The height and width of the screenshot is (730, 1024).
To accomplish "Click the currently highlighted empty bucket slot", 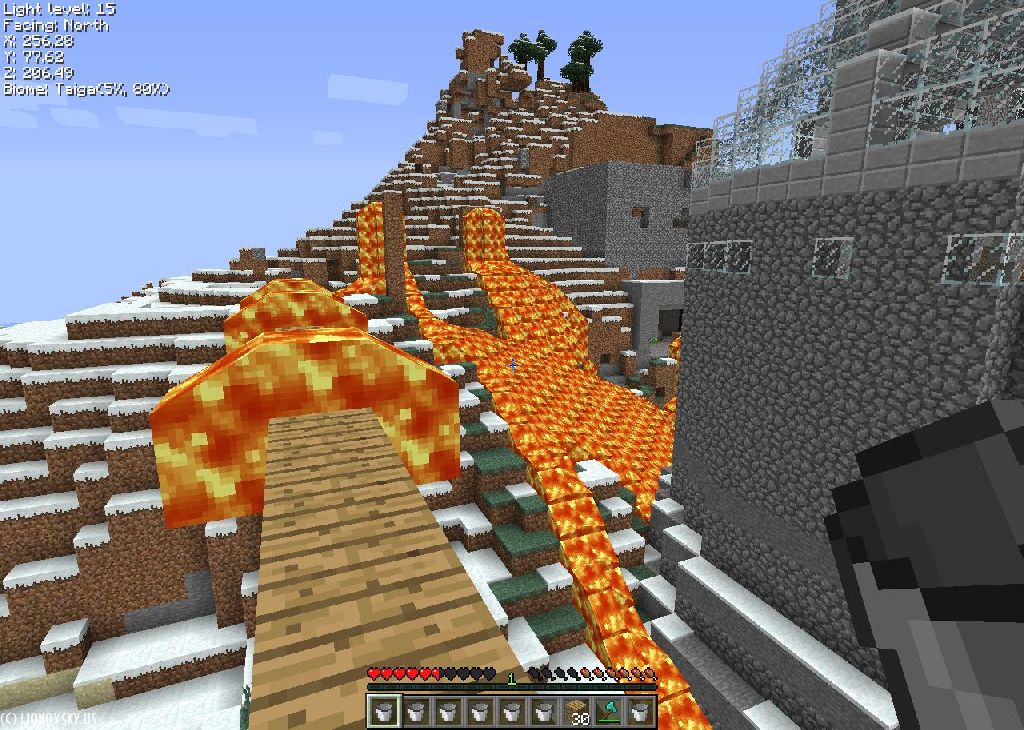I will click(385, 711).
